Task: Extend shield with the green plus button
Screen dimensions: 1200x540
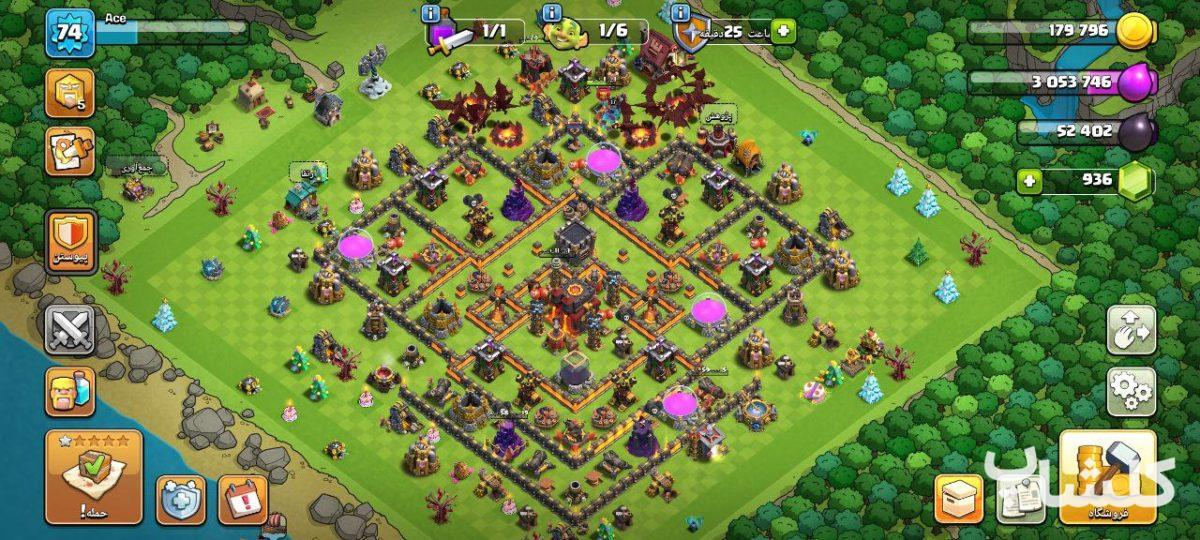Action: [781, 31]
